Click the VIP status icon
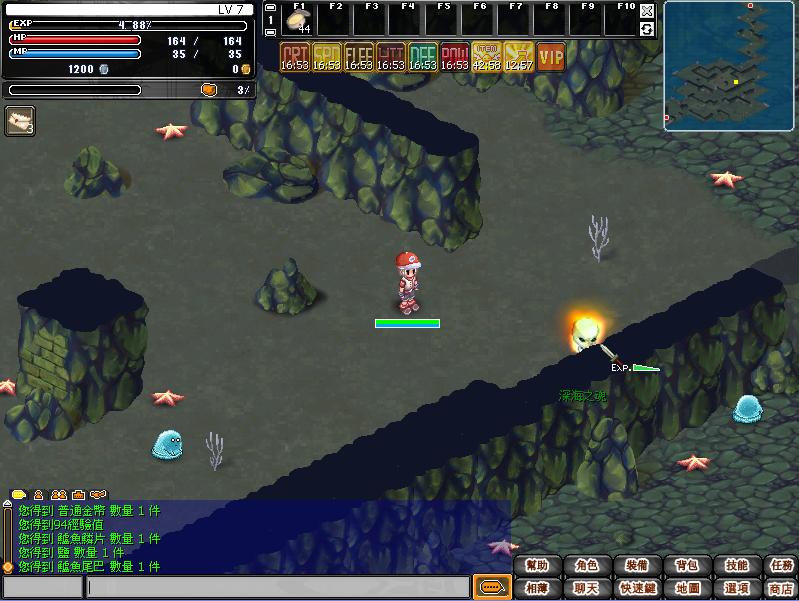 [551, 57]
